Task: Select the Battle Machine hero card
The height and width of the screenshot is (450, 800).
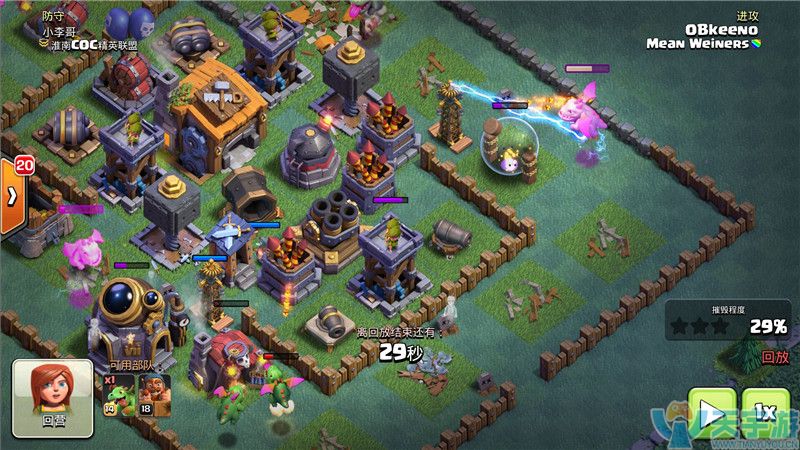Action: (154, 394)
